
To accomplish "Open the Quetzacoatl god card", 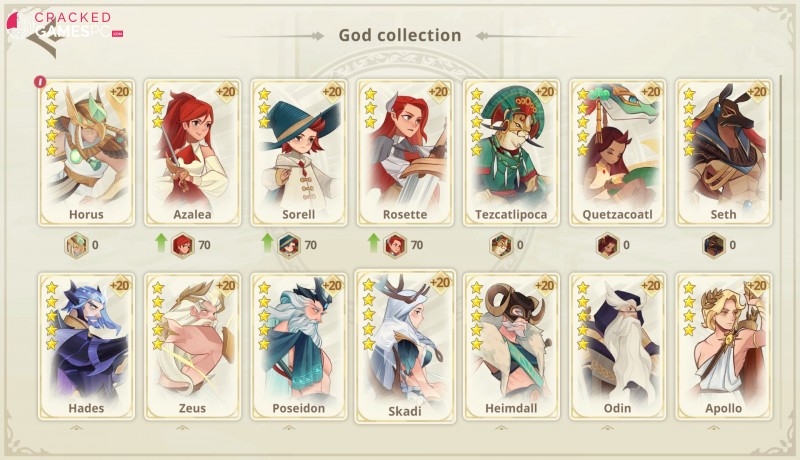I will [617, 150].
